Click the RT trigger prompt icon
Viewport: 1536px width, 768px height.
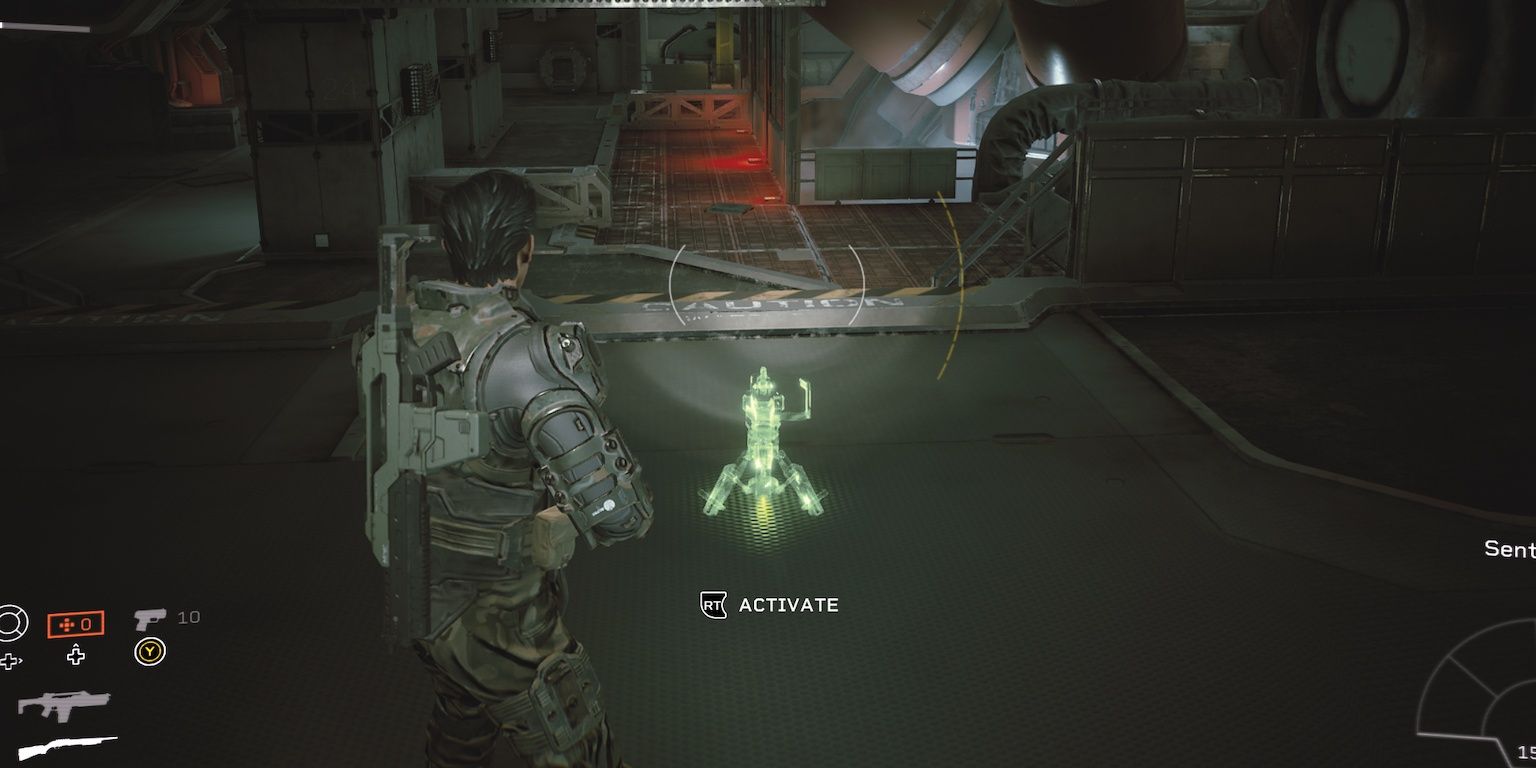coord(712,604)
